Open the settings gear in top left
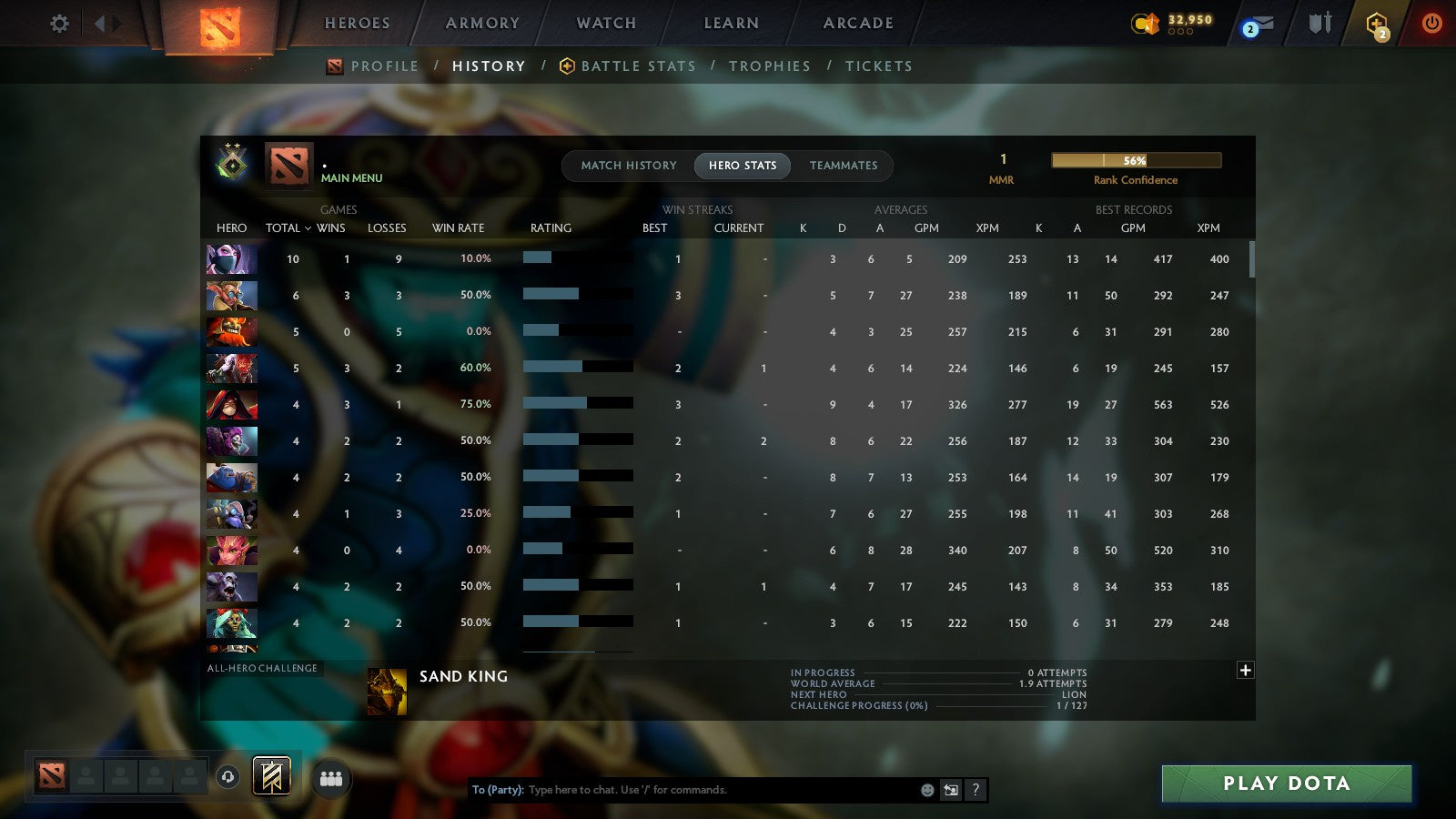This screenshot has height=819, width=1456. [x=59, y=25]
